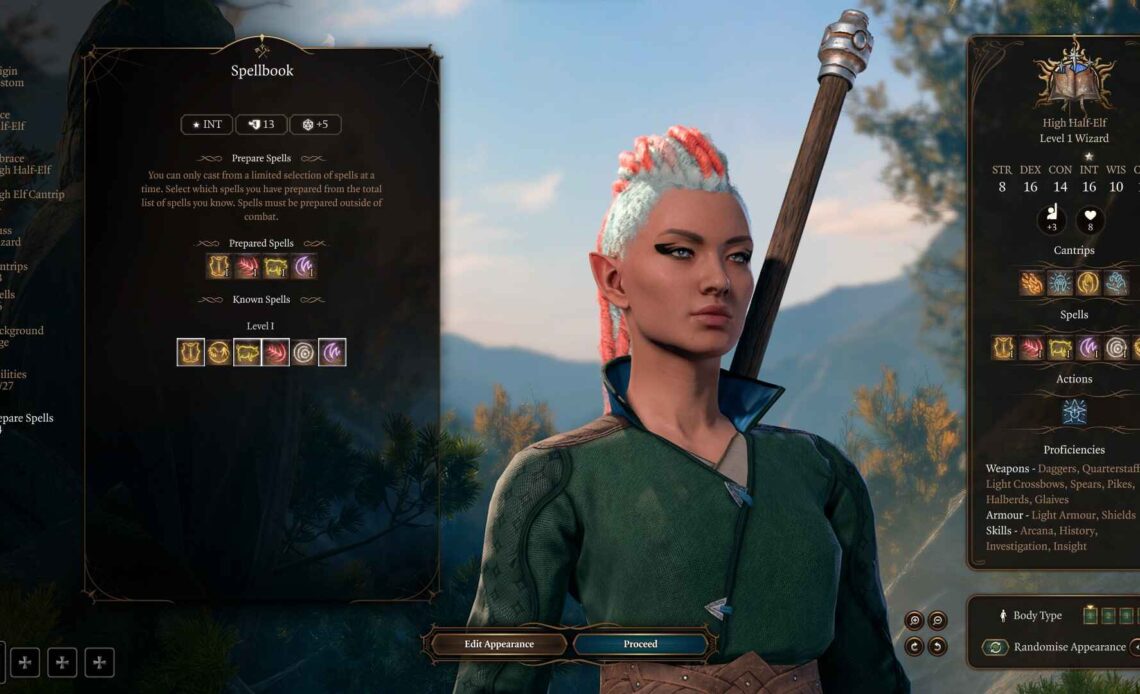Inspect the INT spellcasting ability badge

(206, 125)
